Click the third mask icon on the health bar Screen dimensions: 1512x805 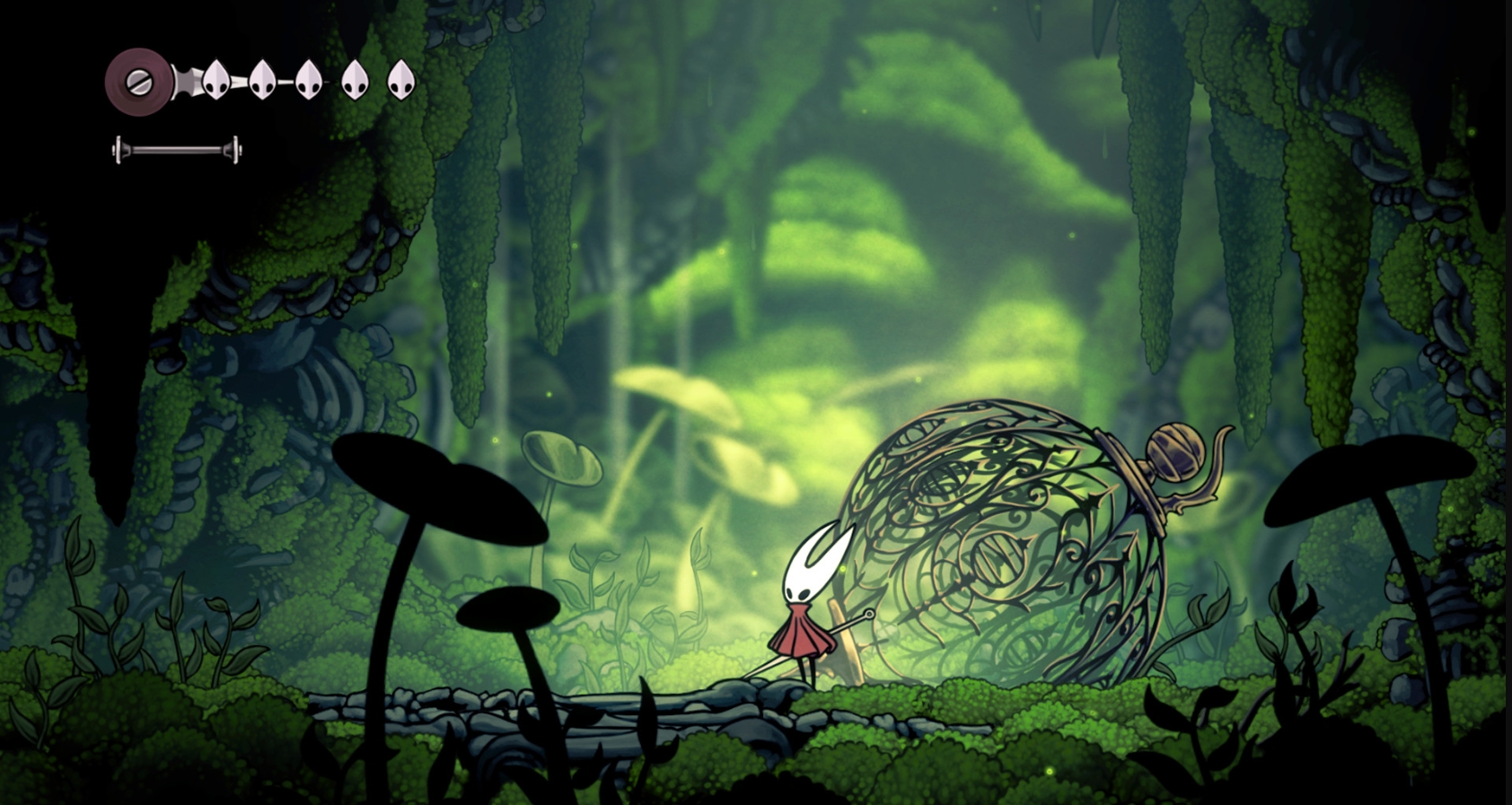[308, 79]
